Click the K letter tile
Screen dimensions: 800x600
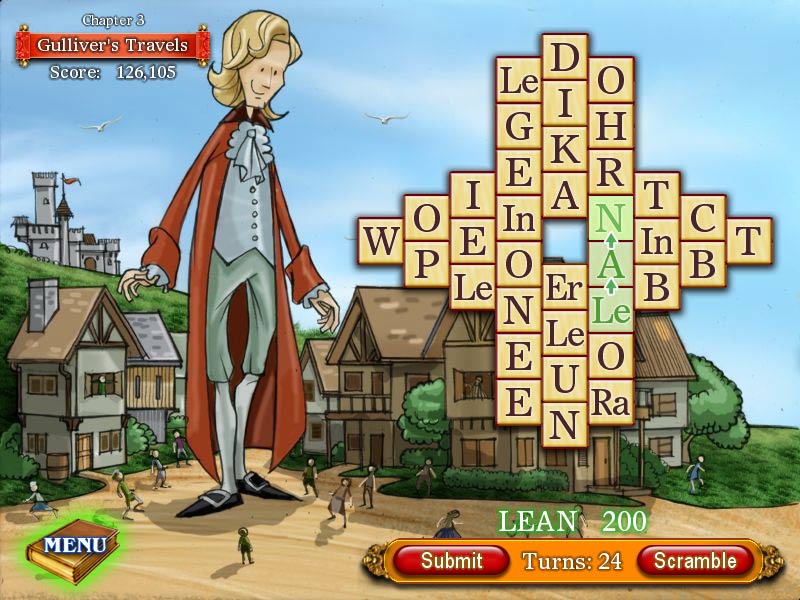(x=565, y=149)
